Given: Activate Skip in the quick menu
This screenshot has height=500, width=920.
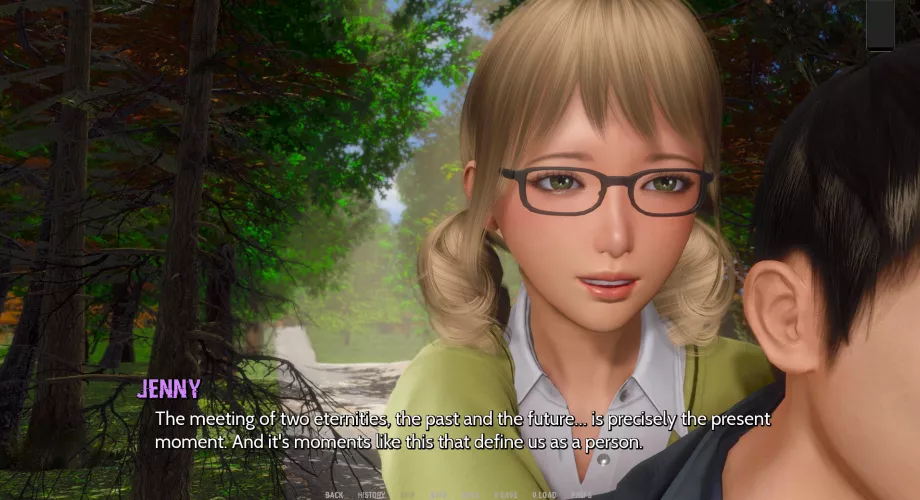Looking at the screenshot, I should pos(407,495).
